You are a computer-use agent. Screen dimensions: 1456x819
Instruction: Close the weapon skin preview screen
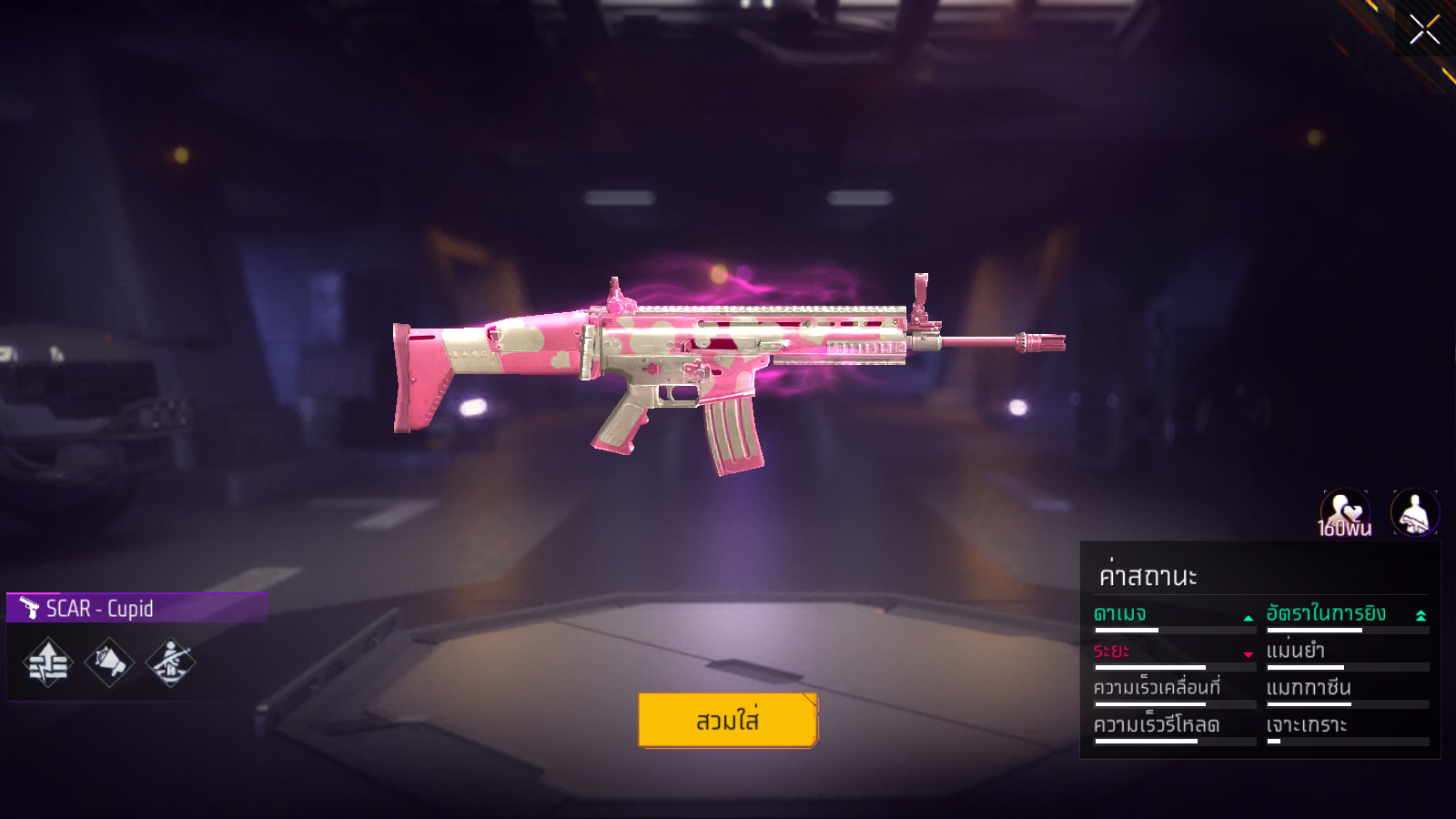(1424, 29)
